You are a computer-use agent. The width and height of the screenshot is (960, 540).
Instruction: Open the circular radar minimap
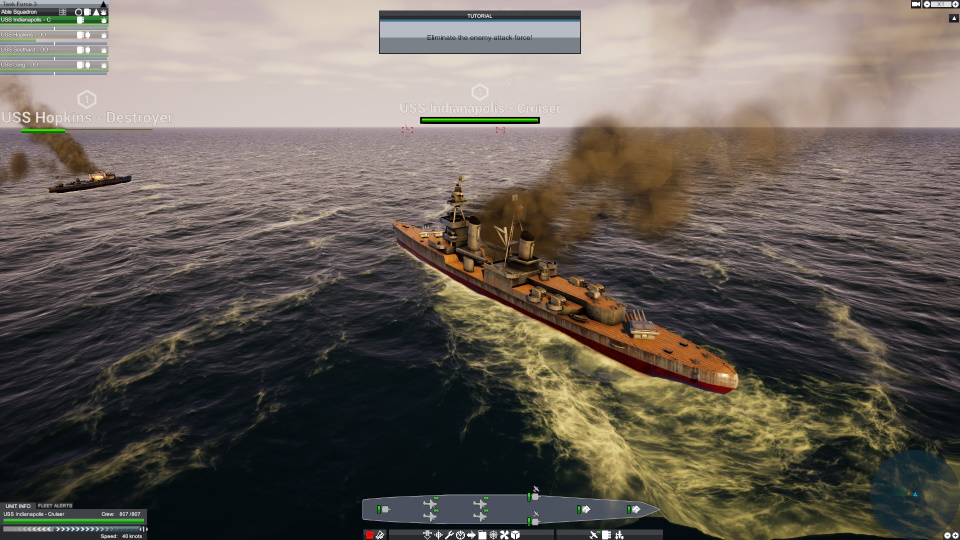(913, 492)
